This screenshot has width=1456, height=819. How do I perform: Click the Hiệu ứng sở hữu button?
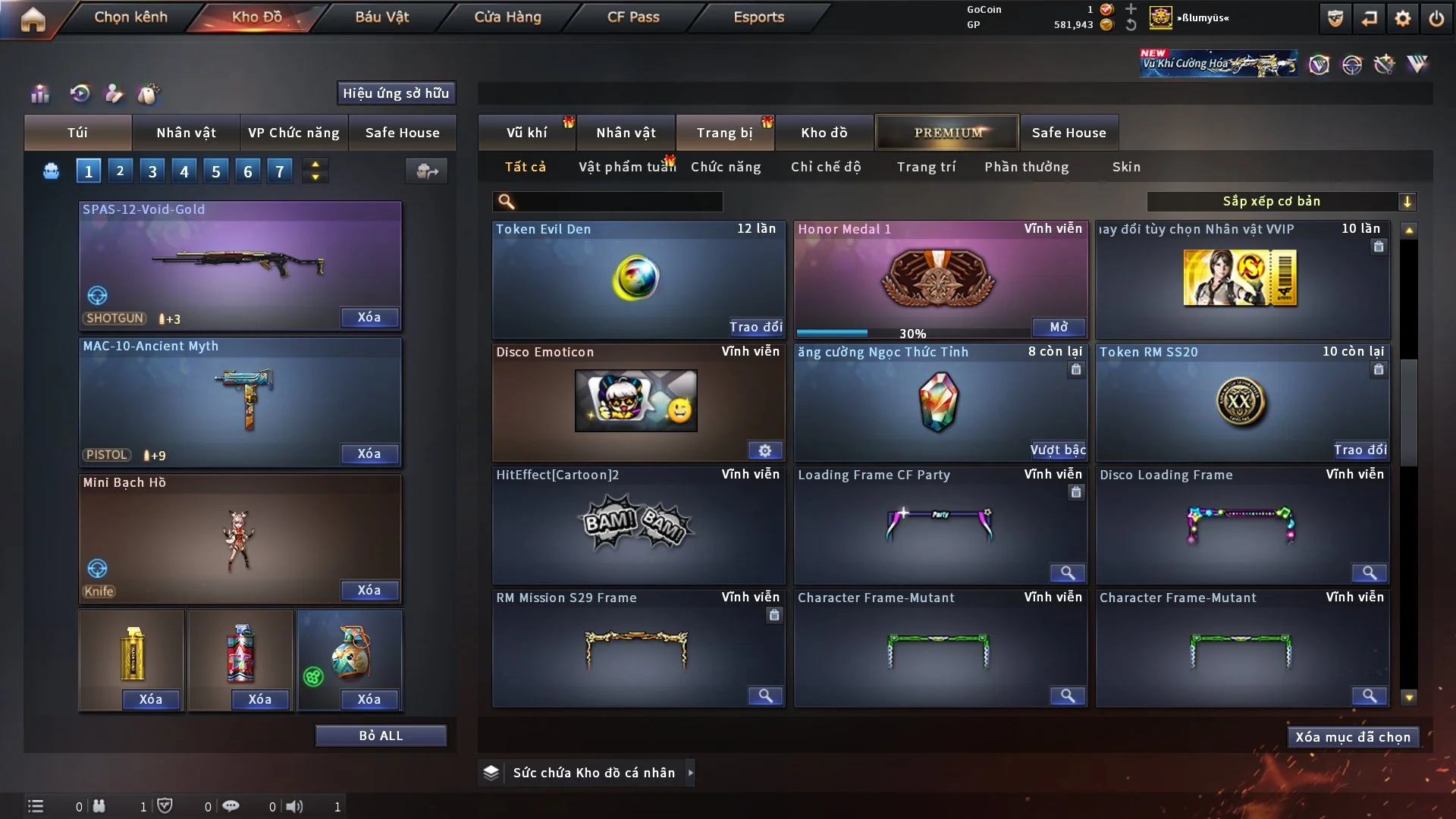395,93
